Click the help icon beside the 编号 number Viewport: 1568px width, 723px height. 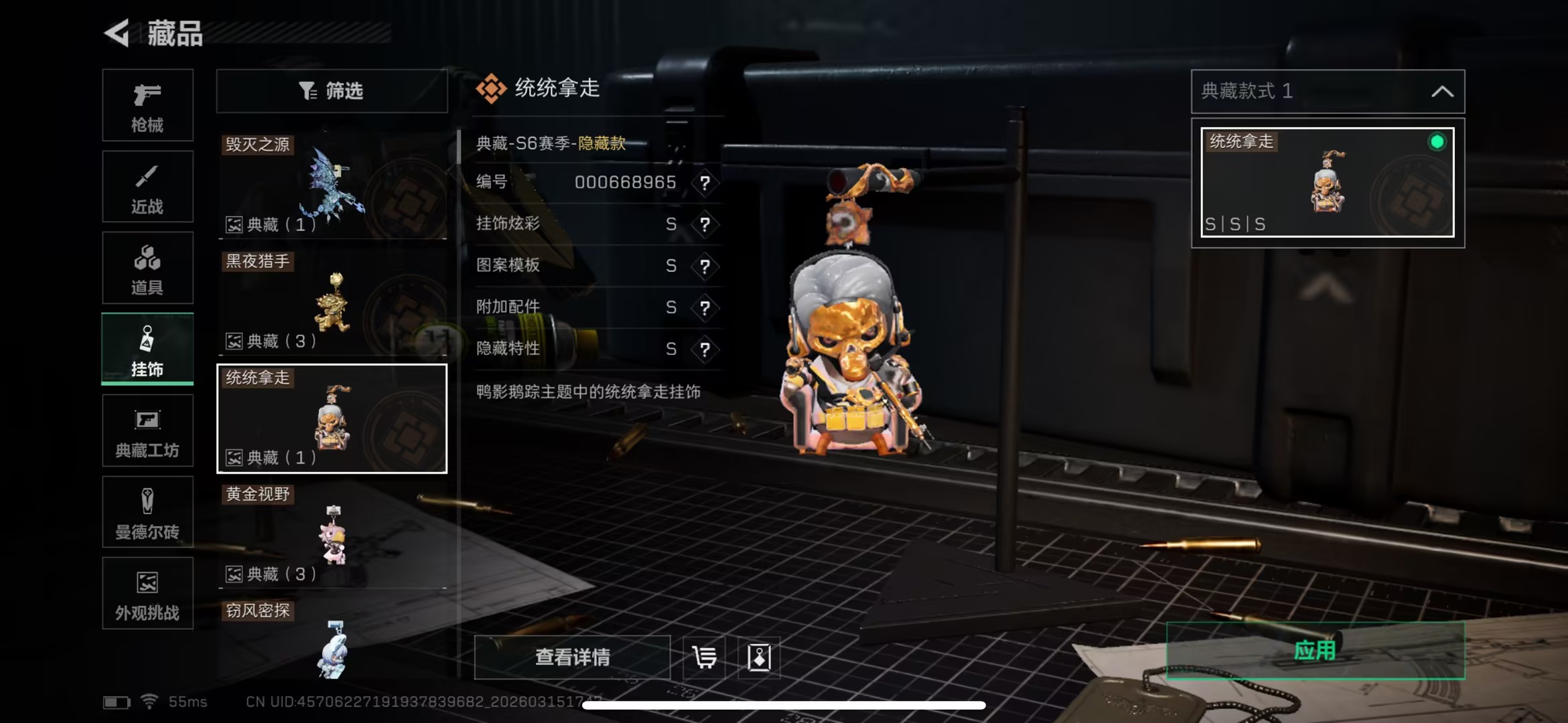pos(705,183)
